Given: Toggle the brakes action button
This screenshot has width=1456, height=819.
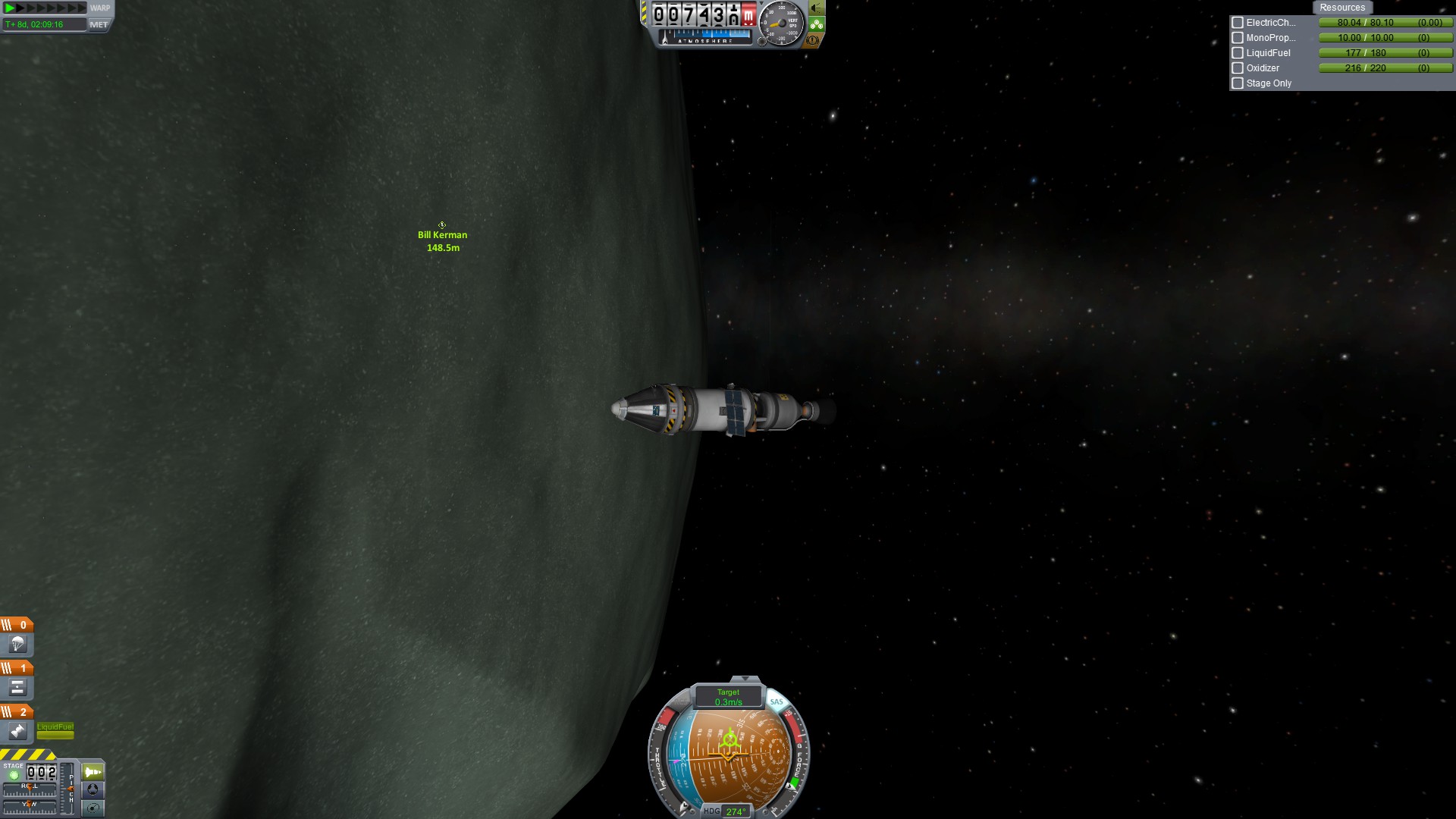Looking at the screenshot, I should [x=813, y=40].
